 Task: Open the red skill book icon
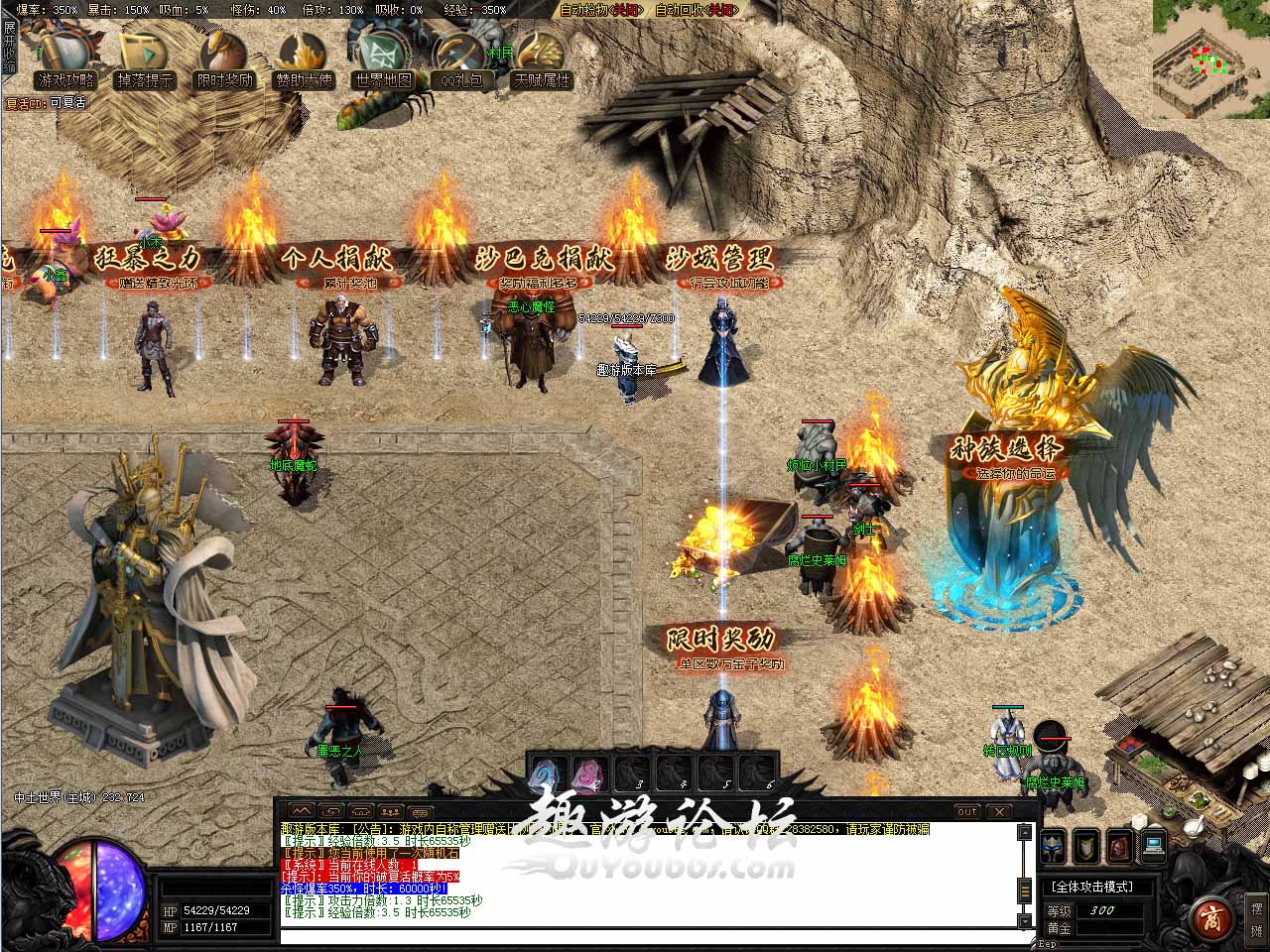1120,846
